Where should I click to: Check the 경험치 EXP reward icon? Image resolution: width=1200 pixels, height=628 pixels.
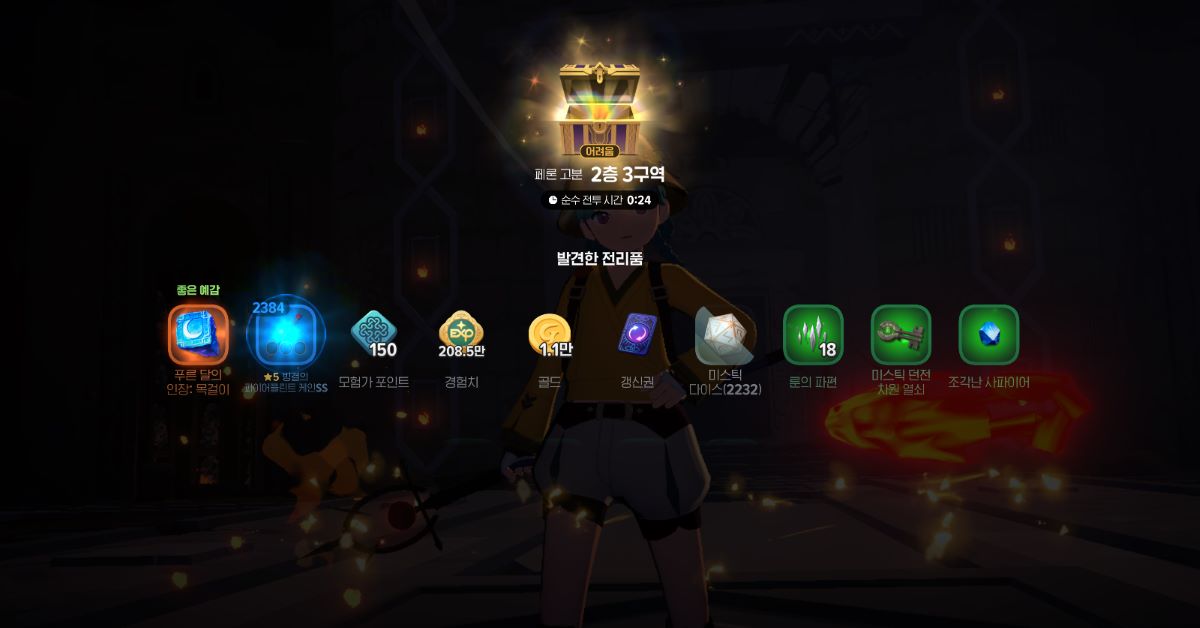point(462,334)
